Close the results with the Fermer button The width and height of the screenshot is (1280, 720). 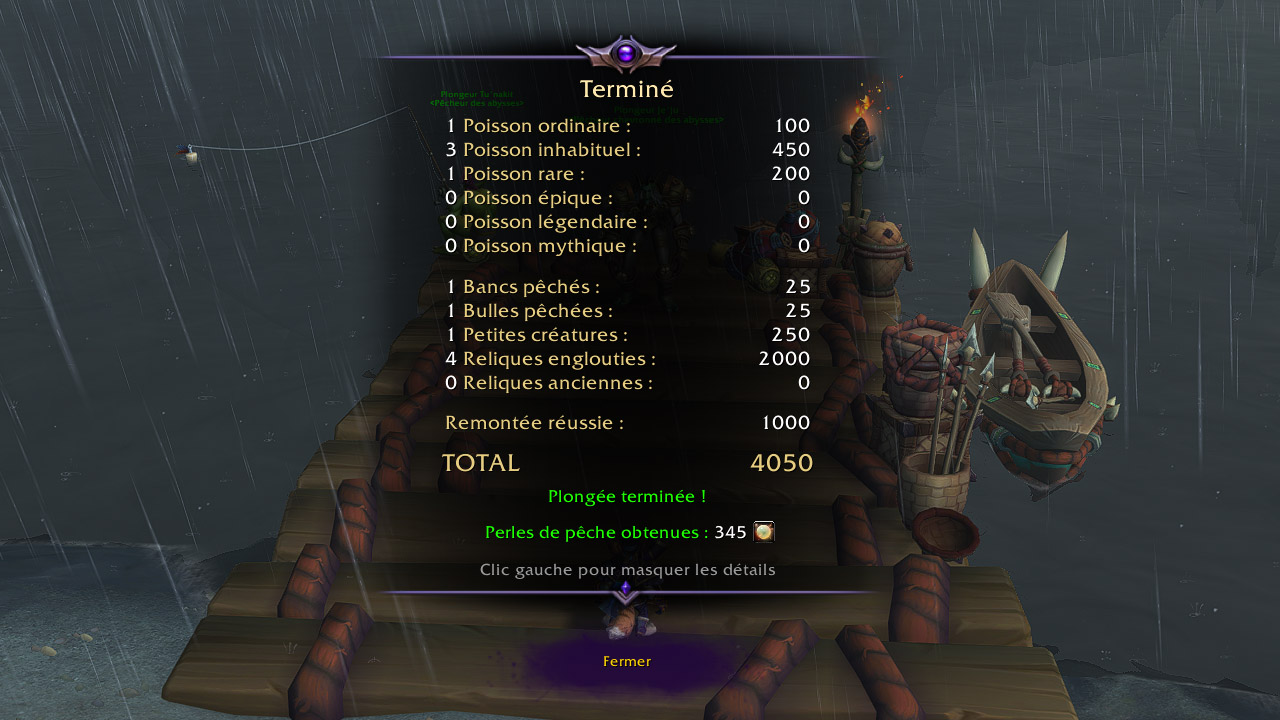tap(627, 661)
